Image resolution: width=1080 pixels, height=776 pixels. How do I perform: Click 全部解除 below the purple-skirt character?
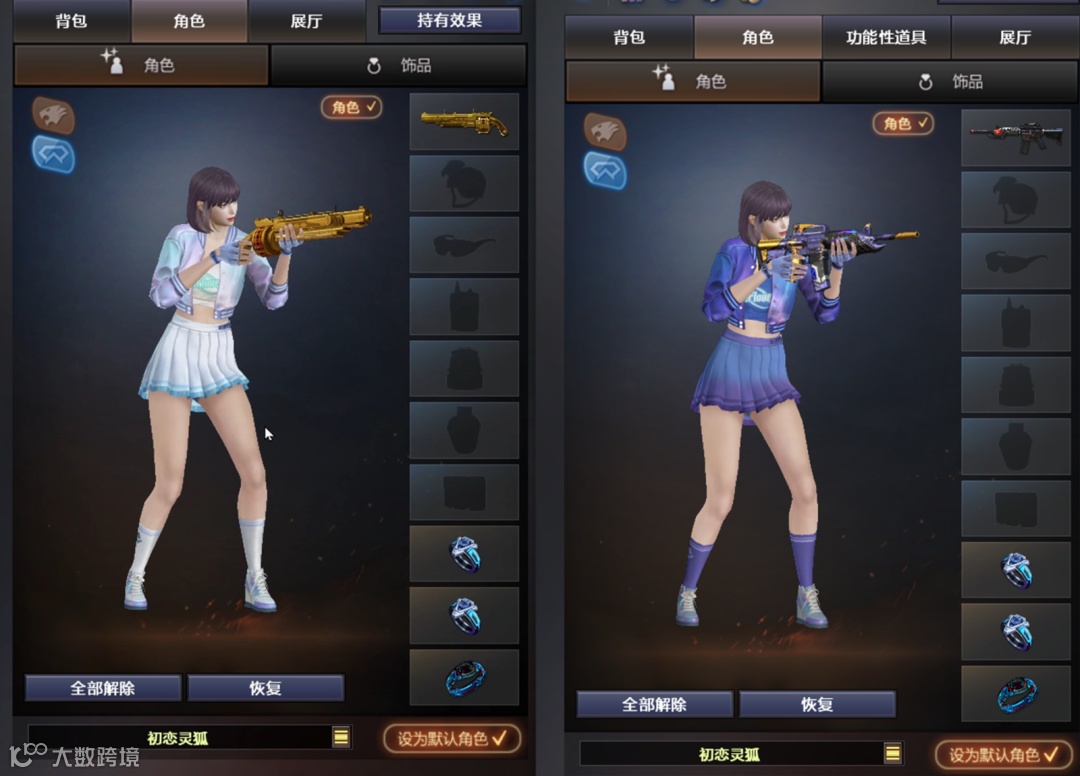point(655,704)
